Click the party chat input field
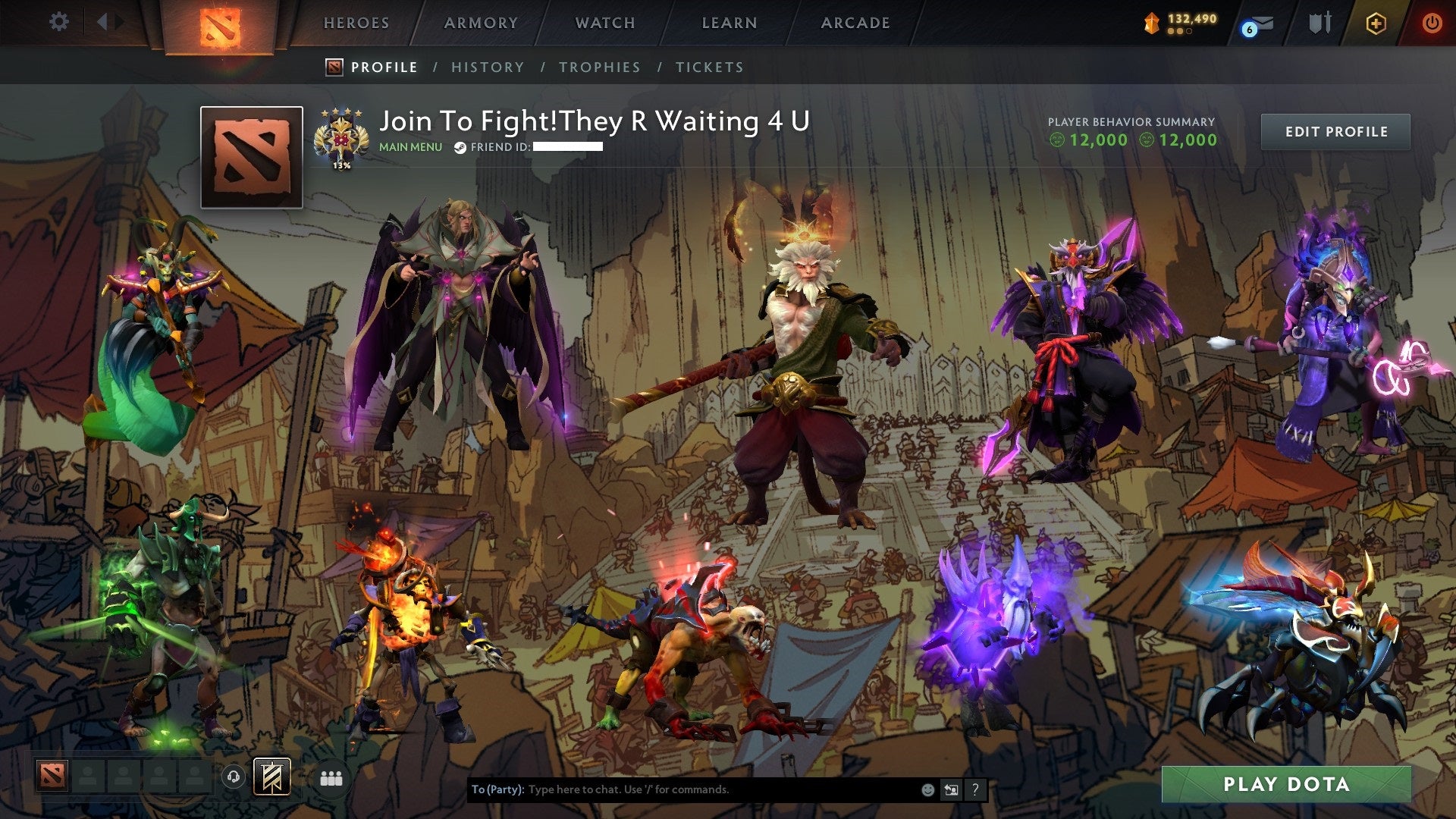1456x819 pixels. coord(682,789)
